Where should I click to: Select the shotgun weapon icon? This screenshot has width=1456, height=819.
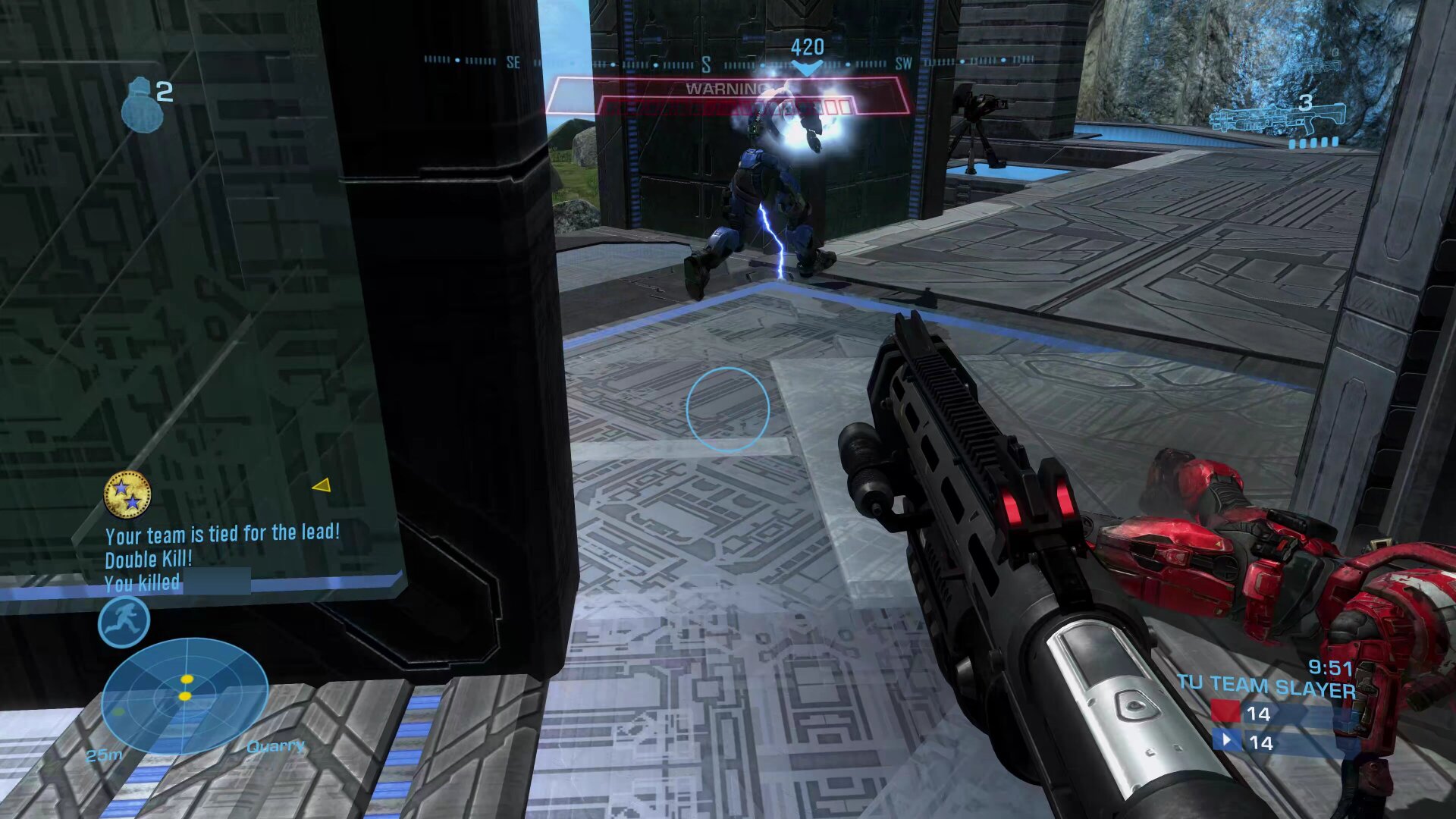(x=1278, y=119)
